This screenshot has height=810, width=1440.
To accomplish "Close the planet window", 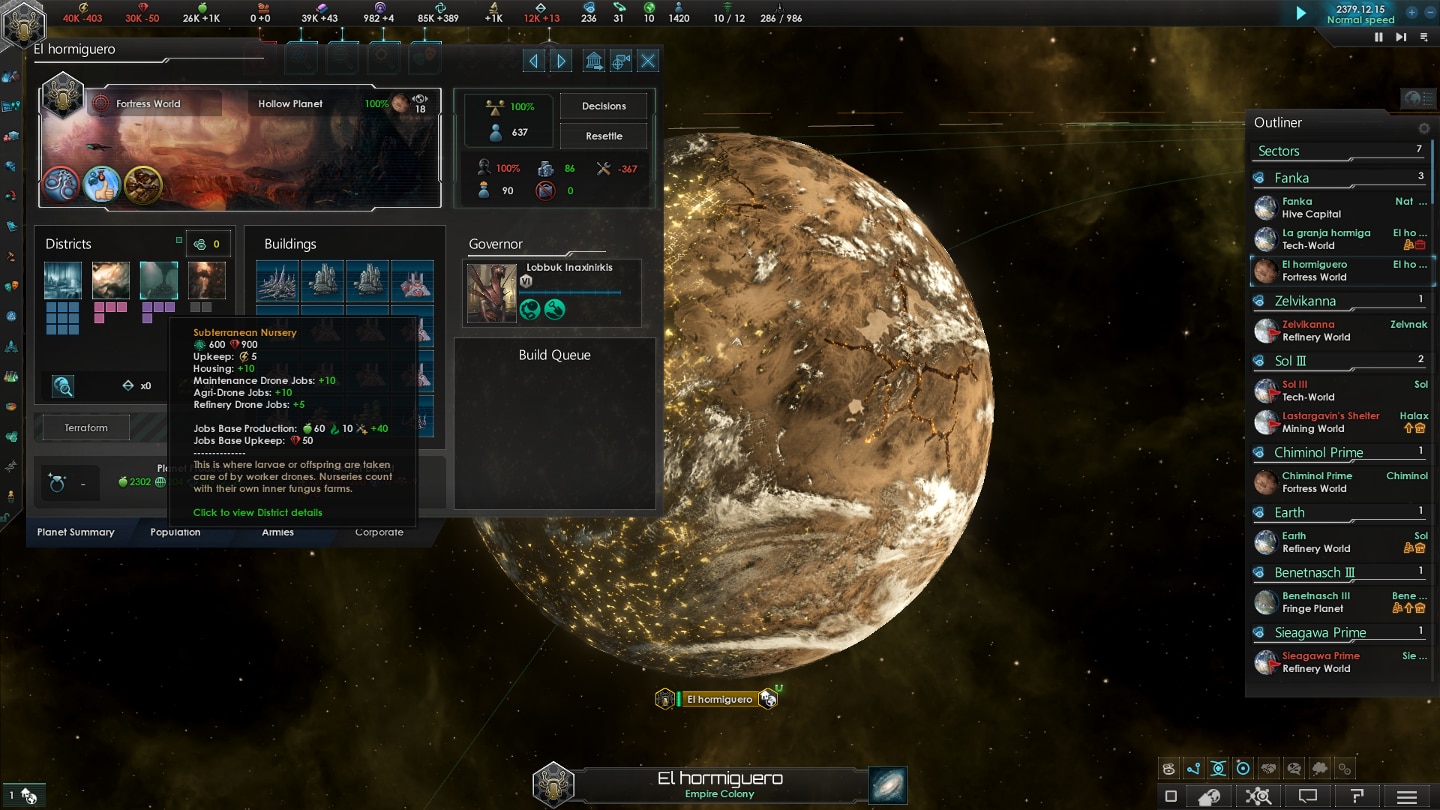I will [648, 62].
